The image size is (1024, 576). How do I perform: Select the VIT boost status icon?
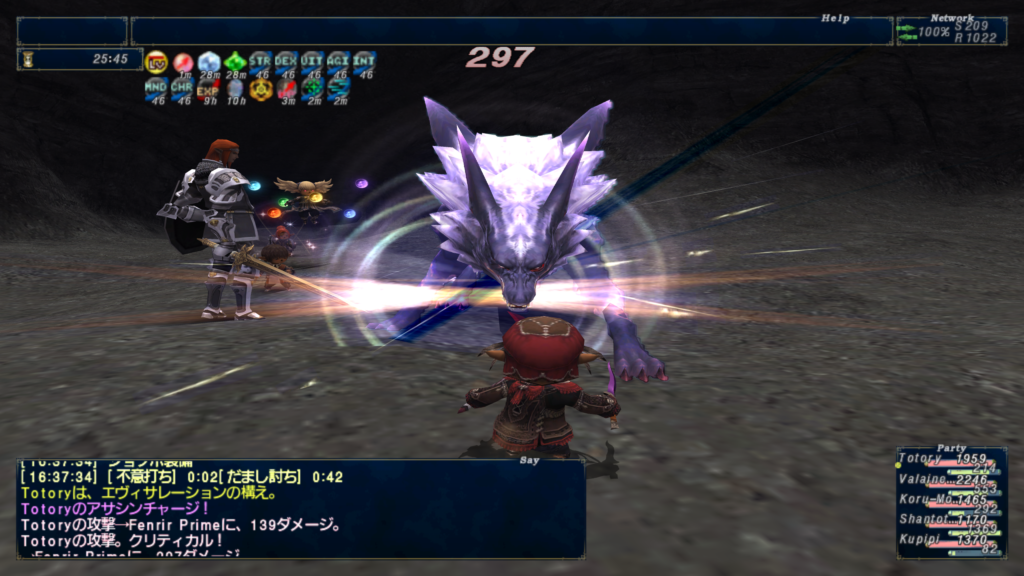312,62
